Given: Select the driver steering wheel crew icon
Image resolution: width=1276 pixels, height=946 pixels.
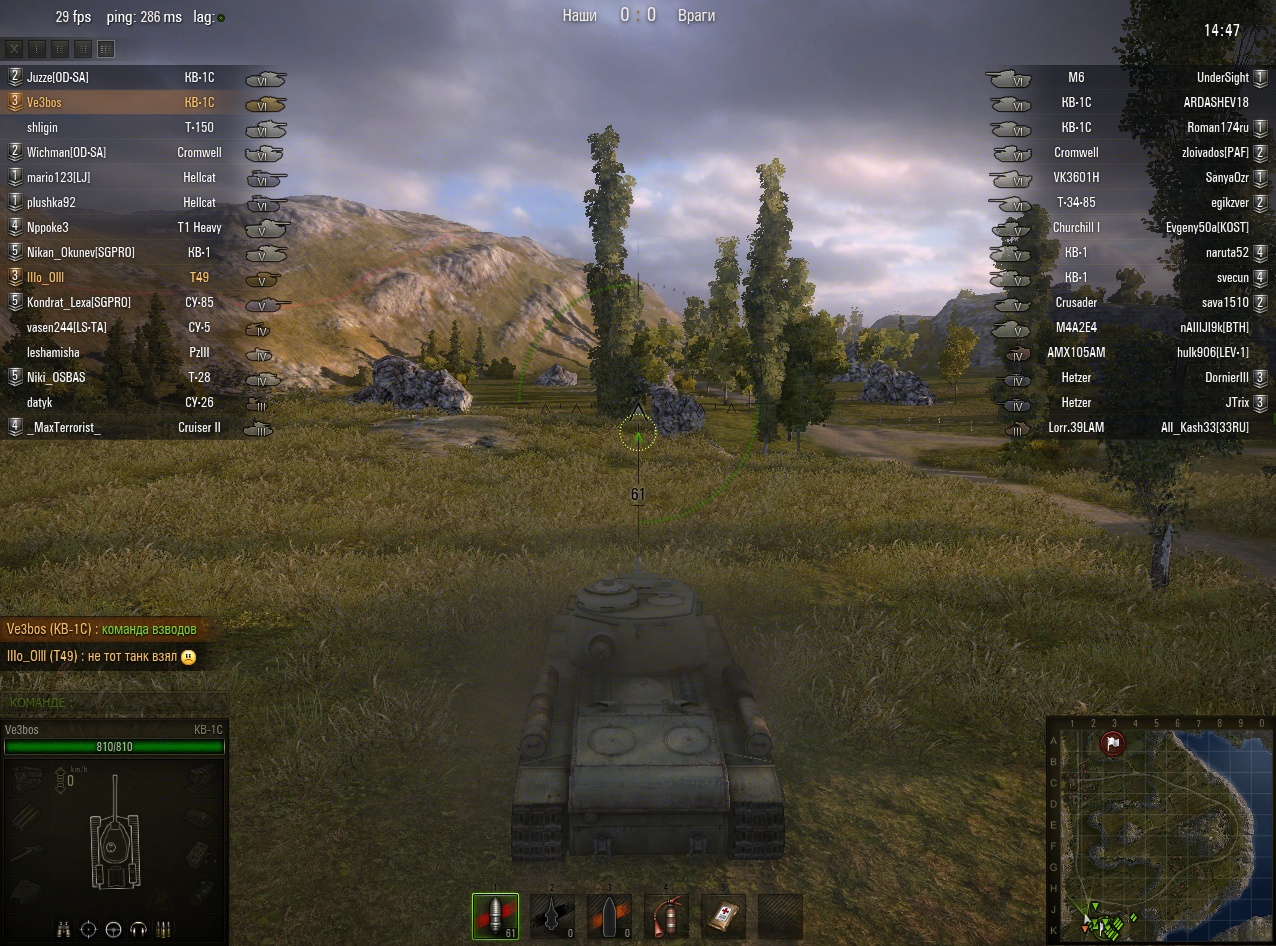Looking at the screenshot, I should point(114,929).
